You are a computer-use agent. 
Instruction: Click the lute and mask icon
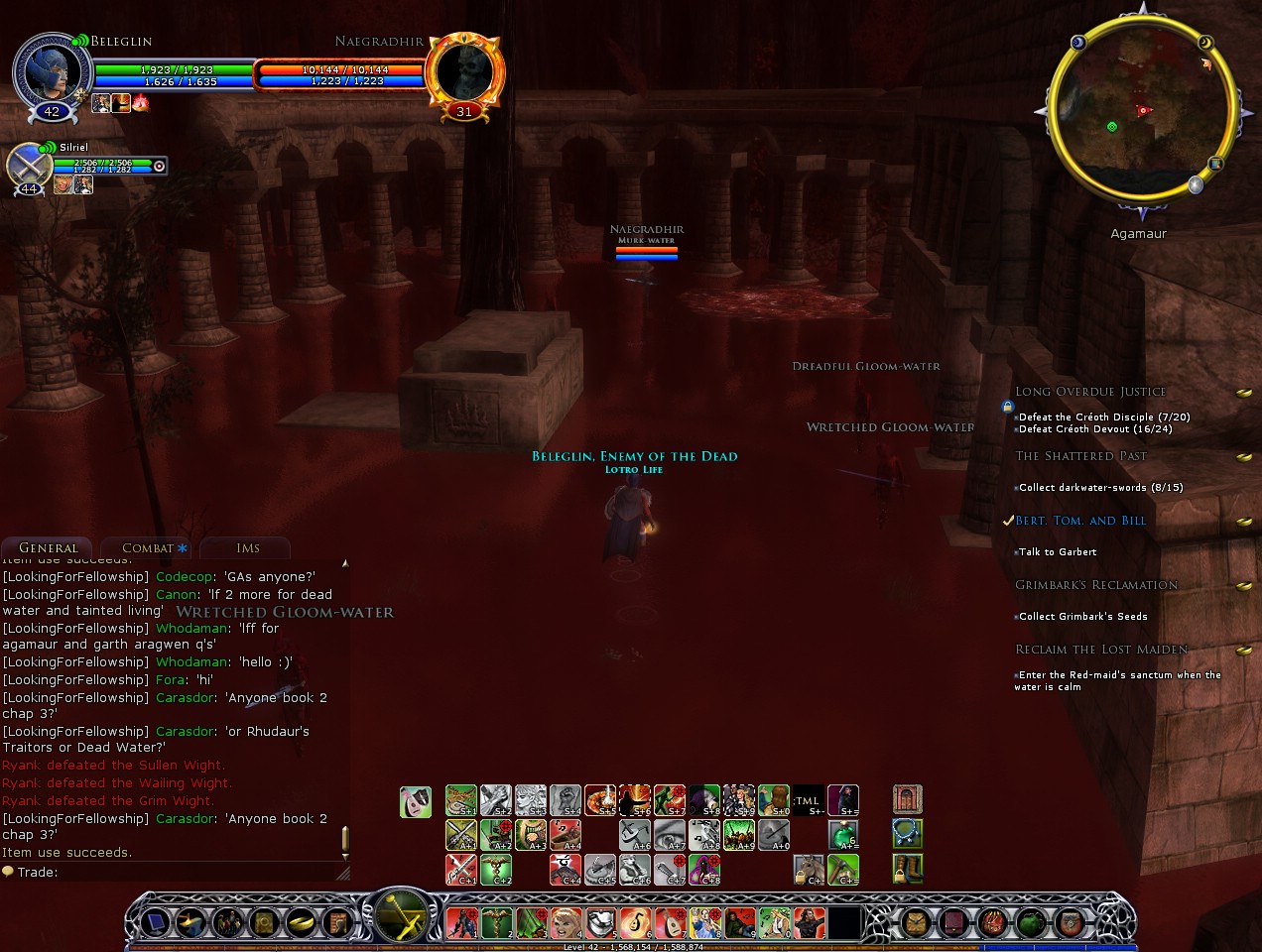click(x=416, y=801)
